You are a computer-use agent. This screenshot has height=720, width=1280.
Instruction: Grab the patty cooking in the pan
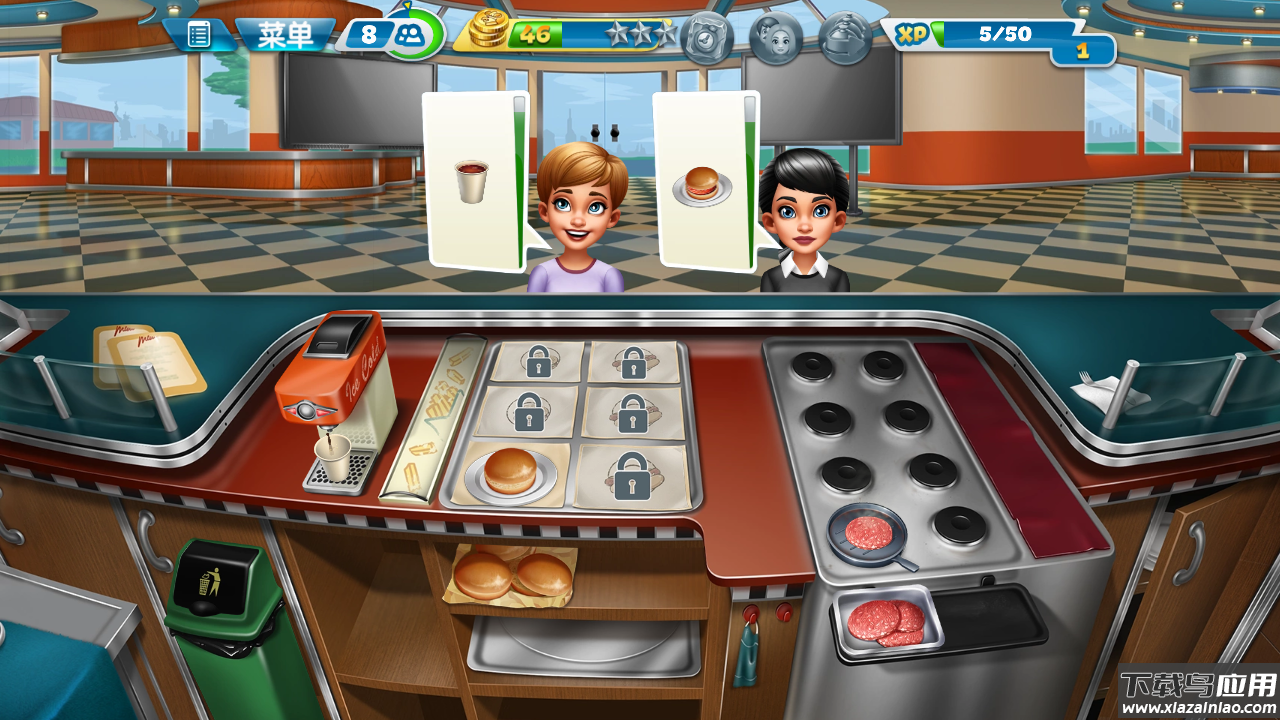click(x=866, y=532)
